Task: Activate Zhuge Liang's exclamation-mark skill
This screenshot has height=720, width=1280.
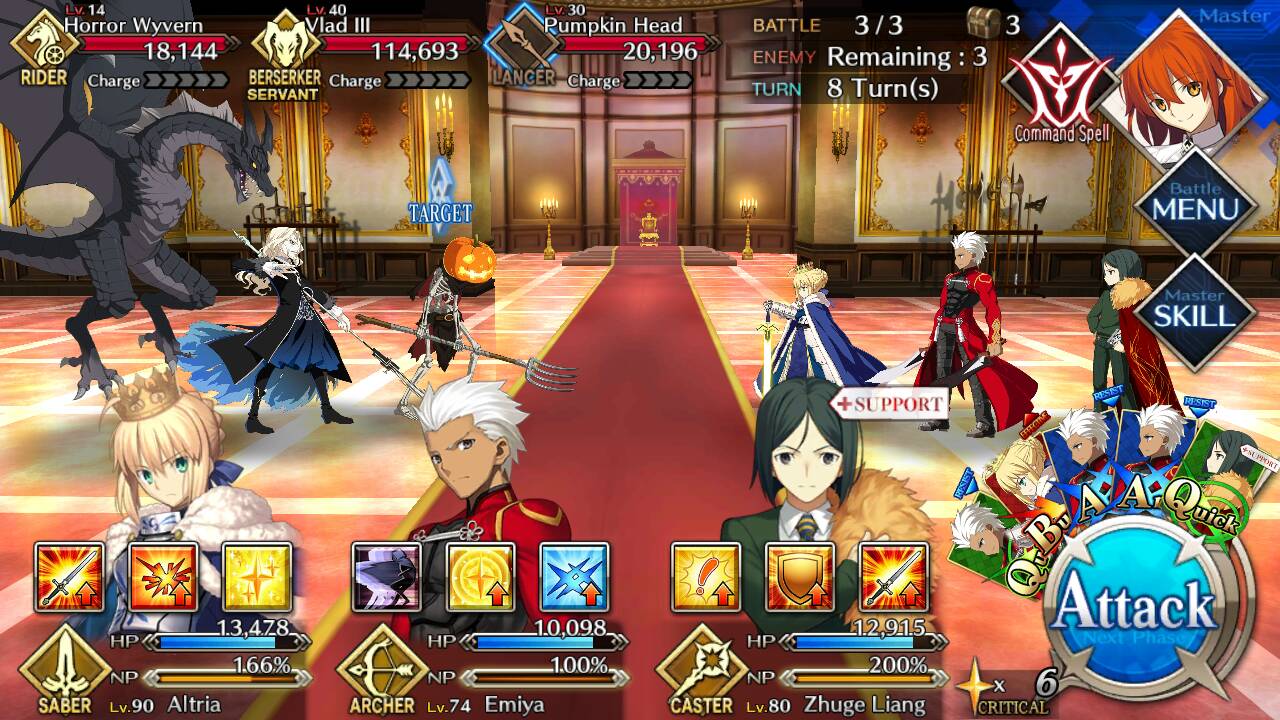Action: point(705,577)
